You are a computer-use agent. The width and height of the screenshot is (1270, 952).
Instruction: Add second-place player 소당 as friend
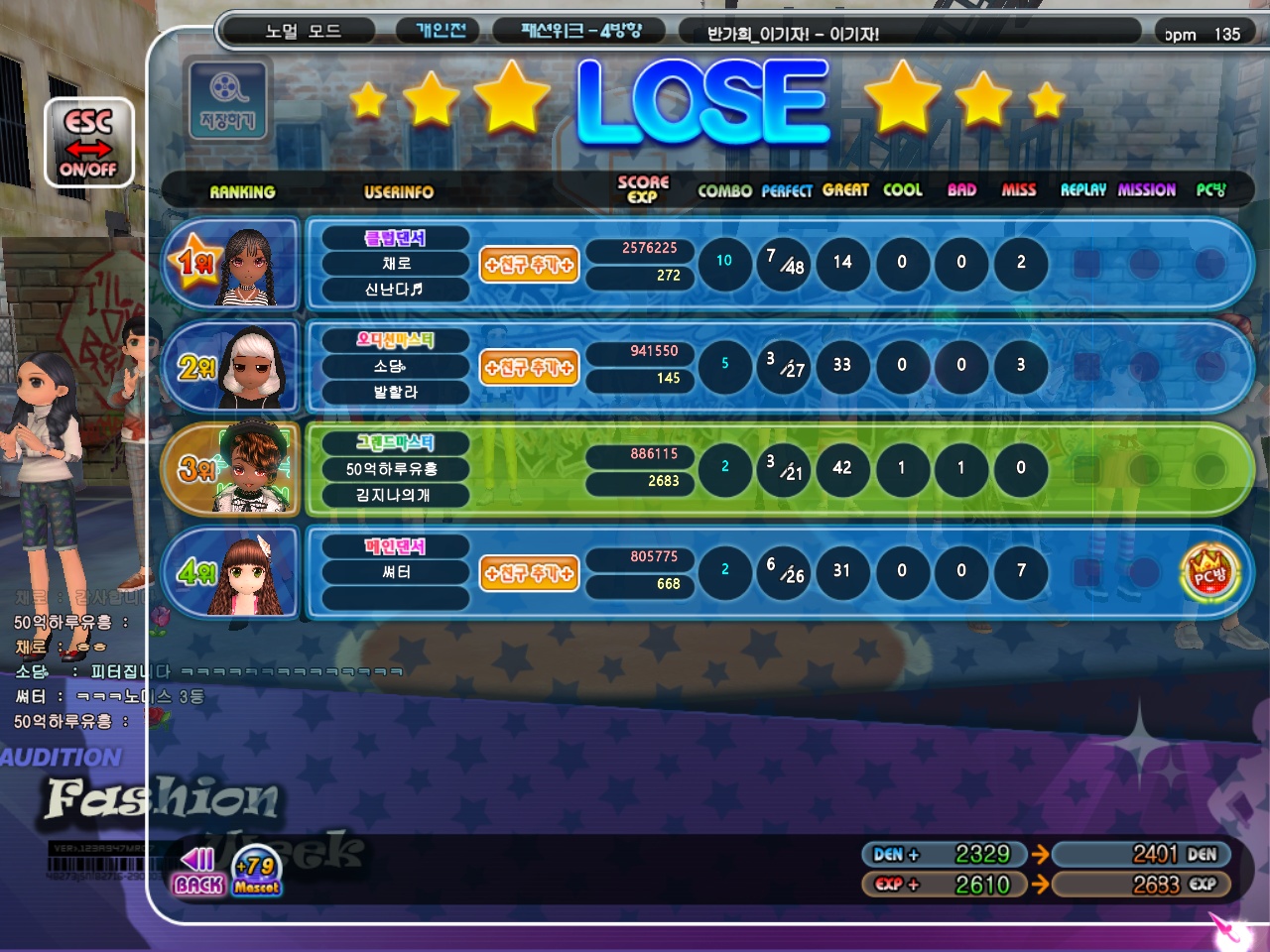pos(529,368)
